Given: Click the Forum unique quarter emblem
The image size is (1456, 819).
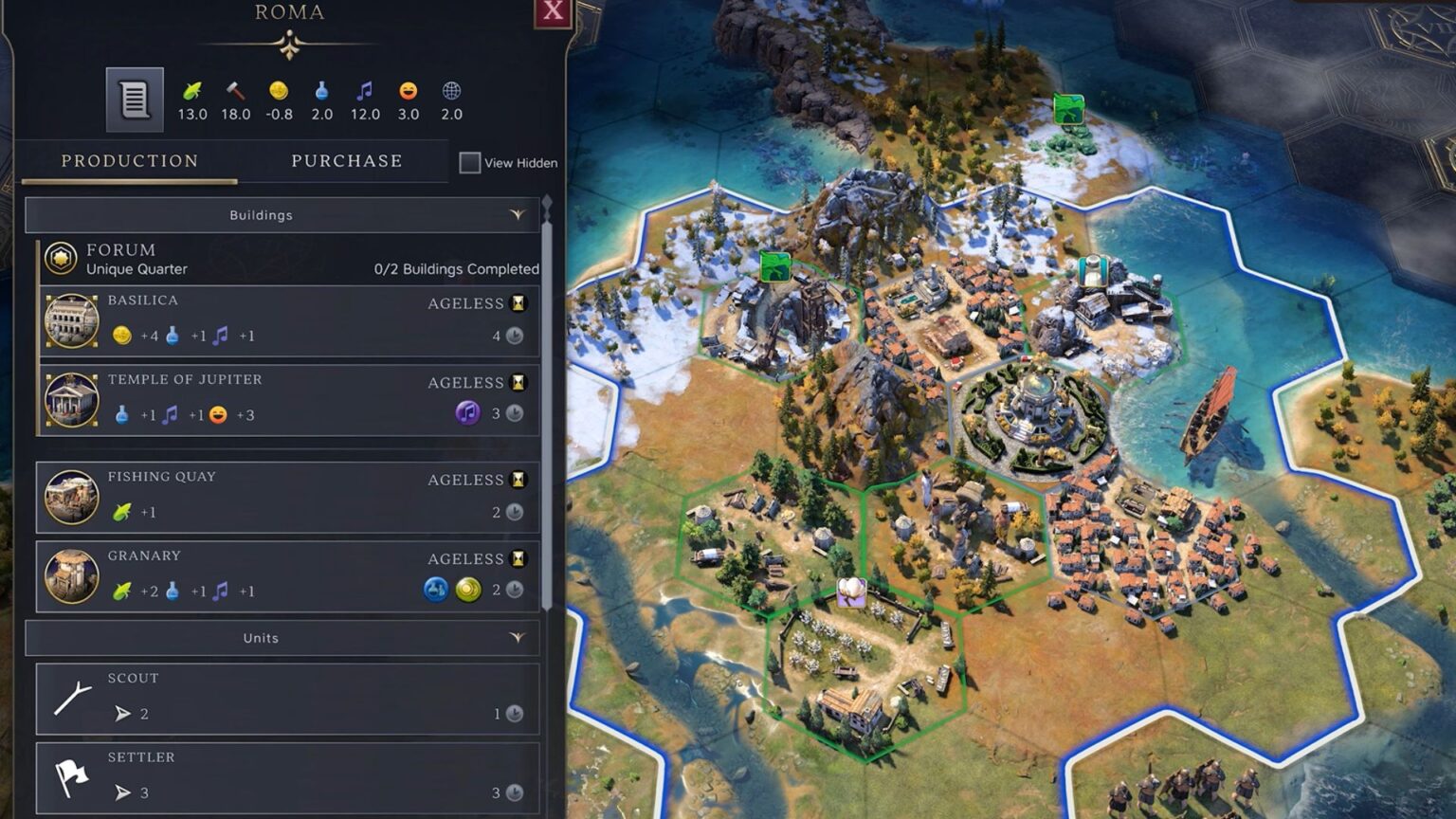Looking at the screenshot, I should pos(60,258).
